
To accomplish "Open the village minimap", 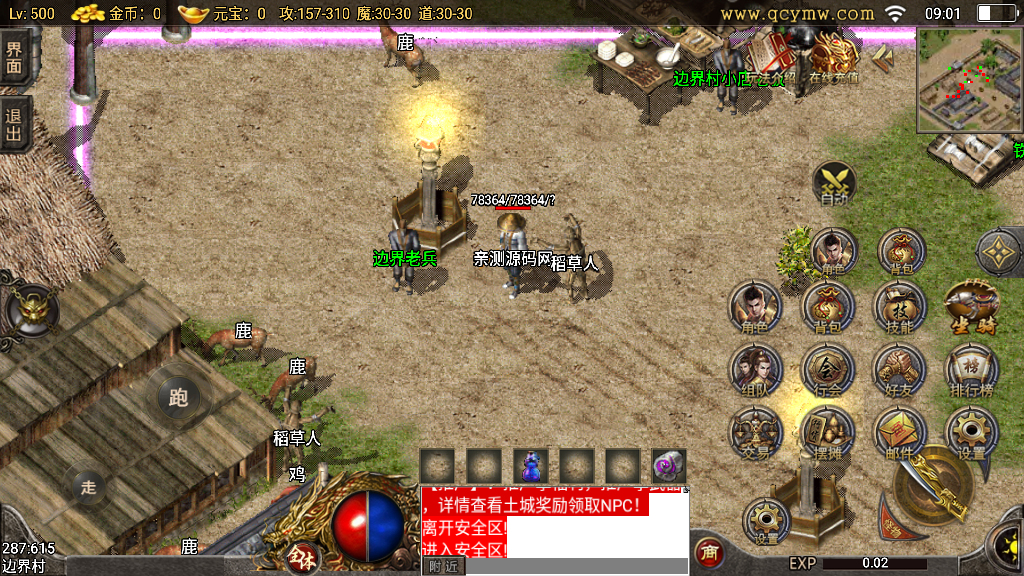I will (965, 79).
